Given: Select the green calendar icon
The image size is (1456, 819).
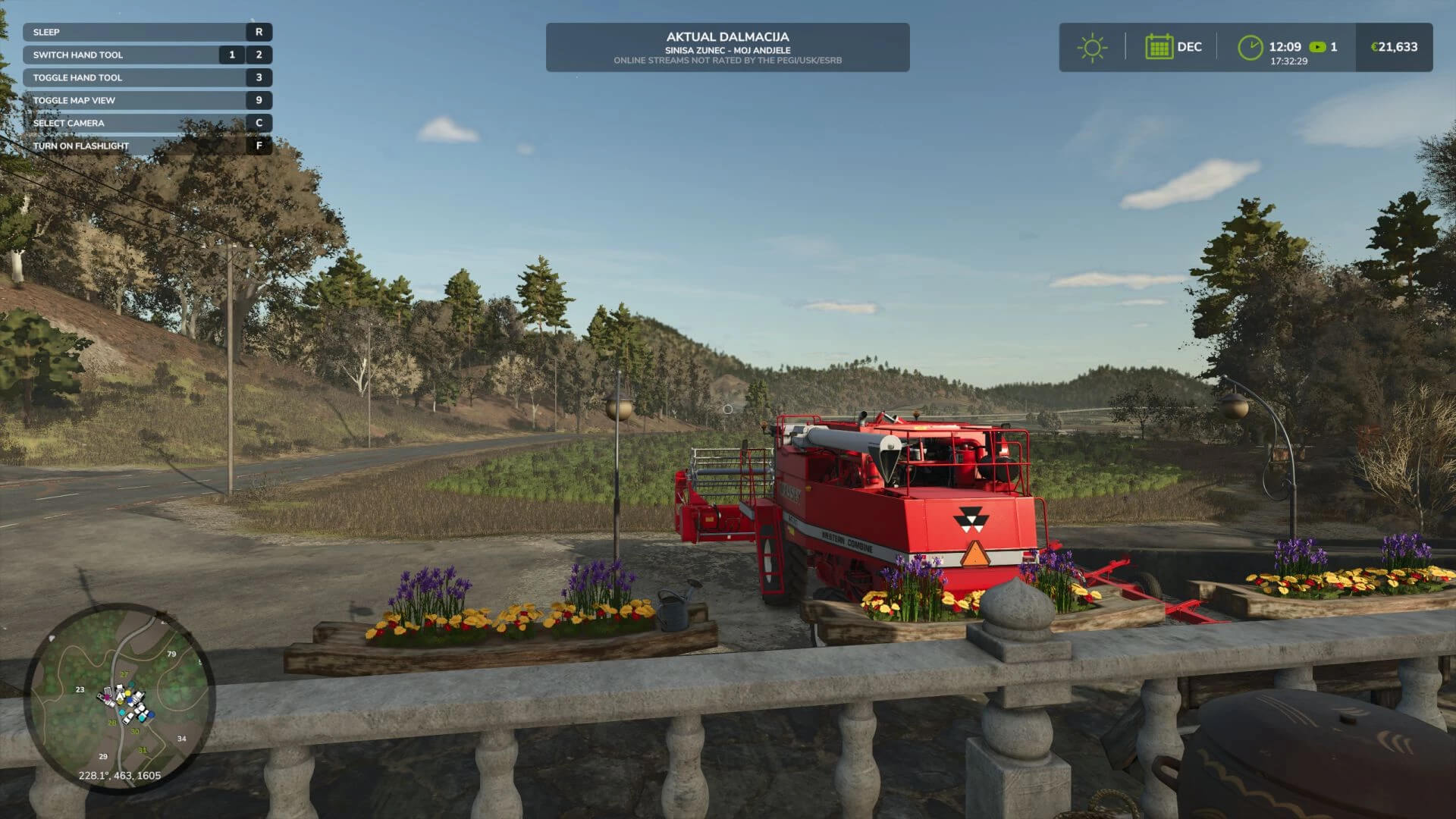Looking at the screenshot, I should point(1159,47).
